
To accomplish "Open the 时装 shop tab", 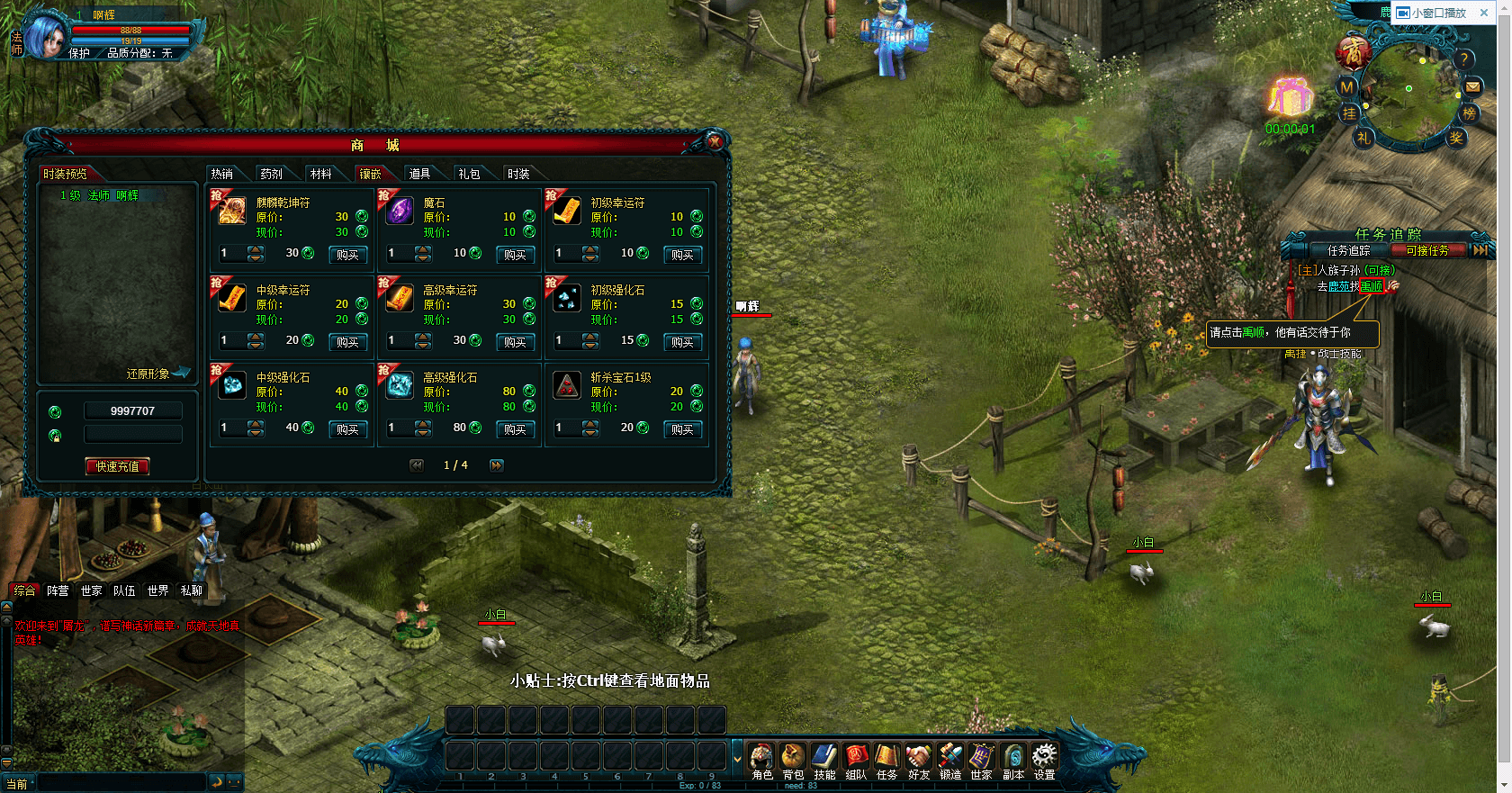I will [518, 174].
